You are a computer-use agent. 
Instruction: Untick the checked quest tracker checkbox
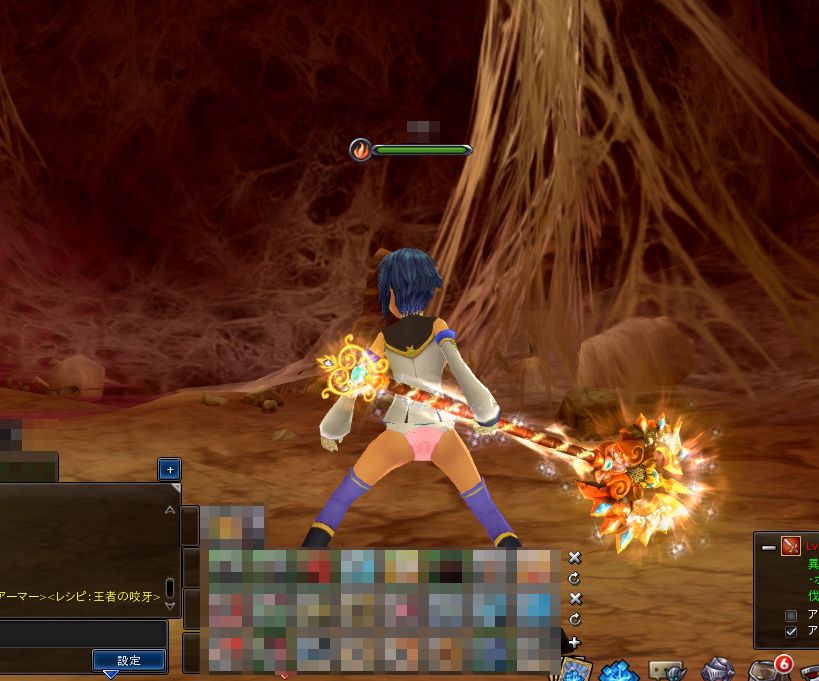coord(792,632)
